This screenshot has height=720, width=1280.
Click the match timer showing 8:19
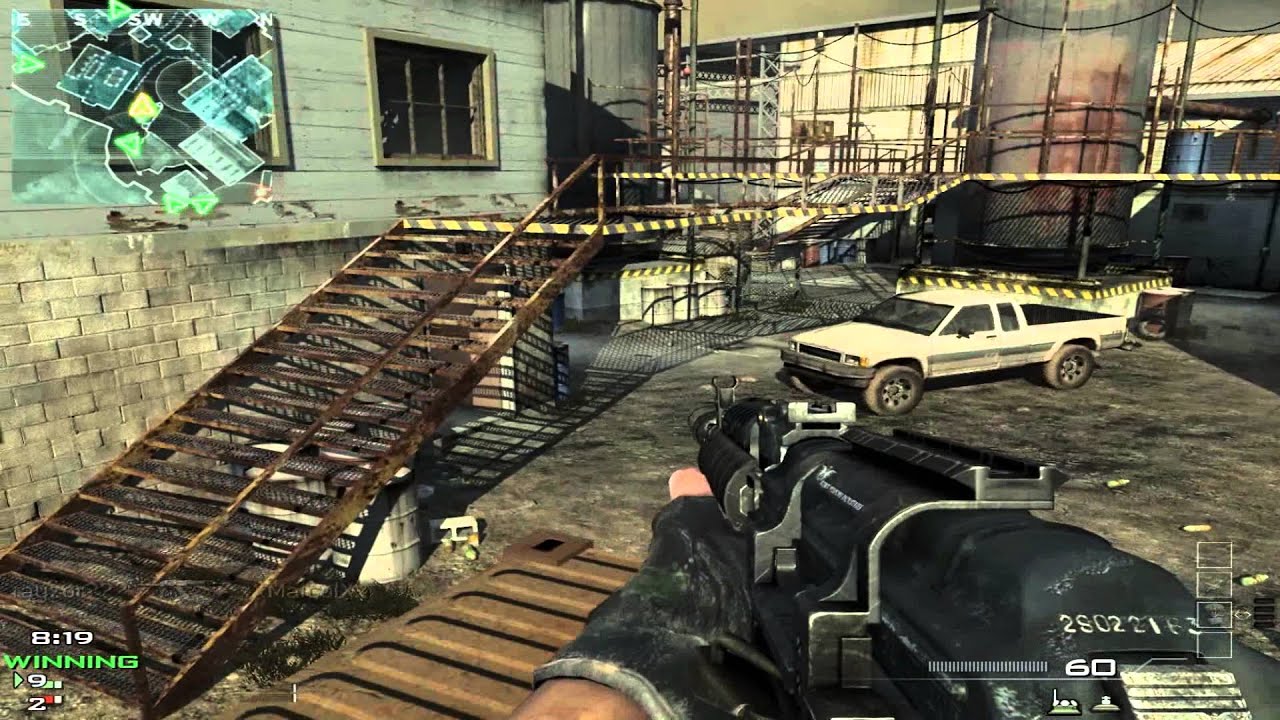tap(62, 638)
